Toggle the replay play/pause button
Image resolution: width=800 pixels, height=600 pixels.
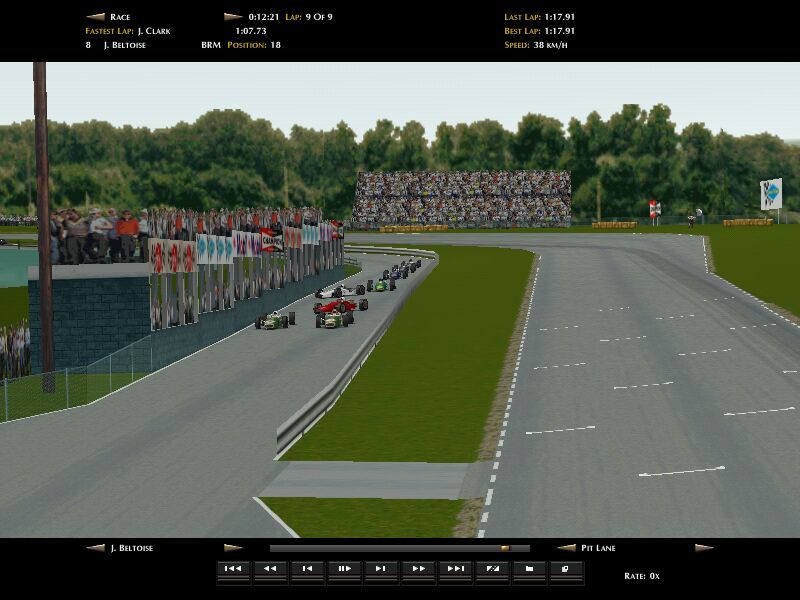[343, 569]
